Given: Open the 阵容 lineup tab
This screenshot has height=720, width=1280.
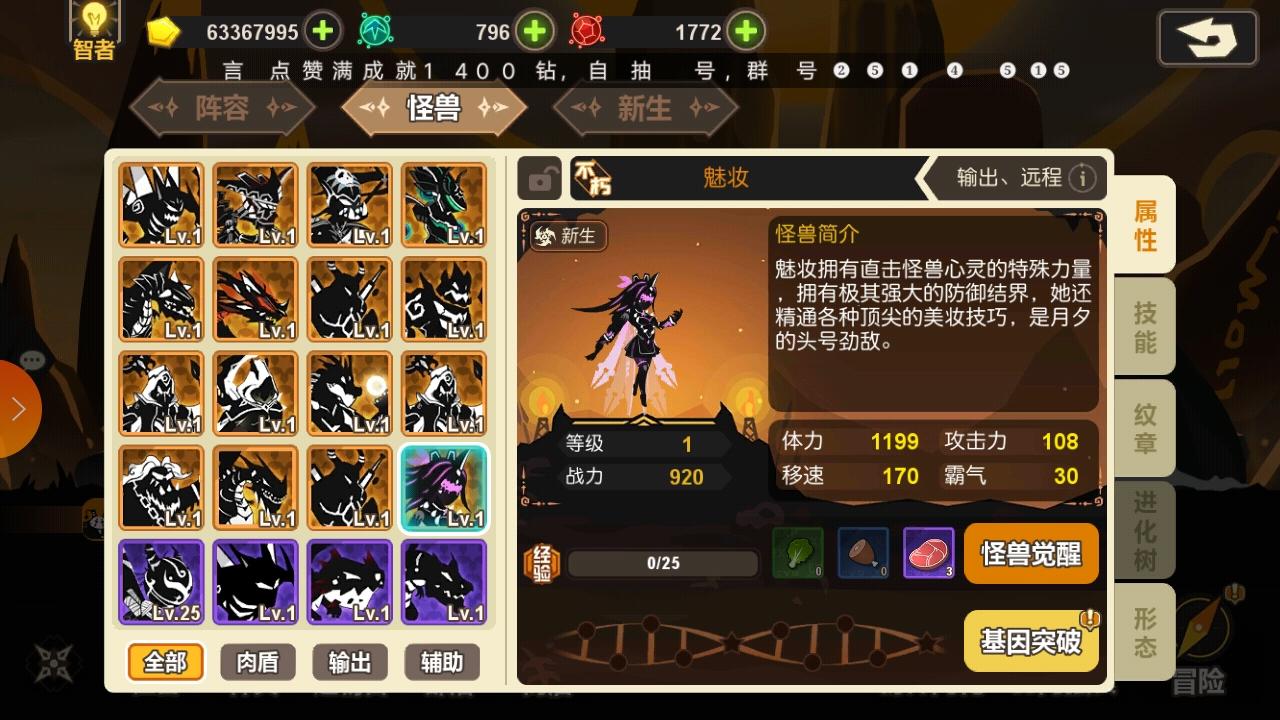Looking at the screenshot, I should point(222,108).
